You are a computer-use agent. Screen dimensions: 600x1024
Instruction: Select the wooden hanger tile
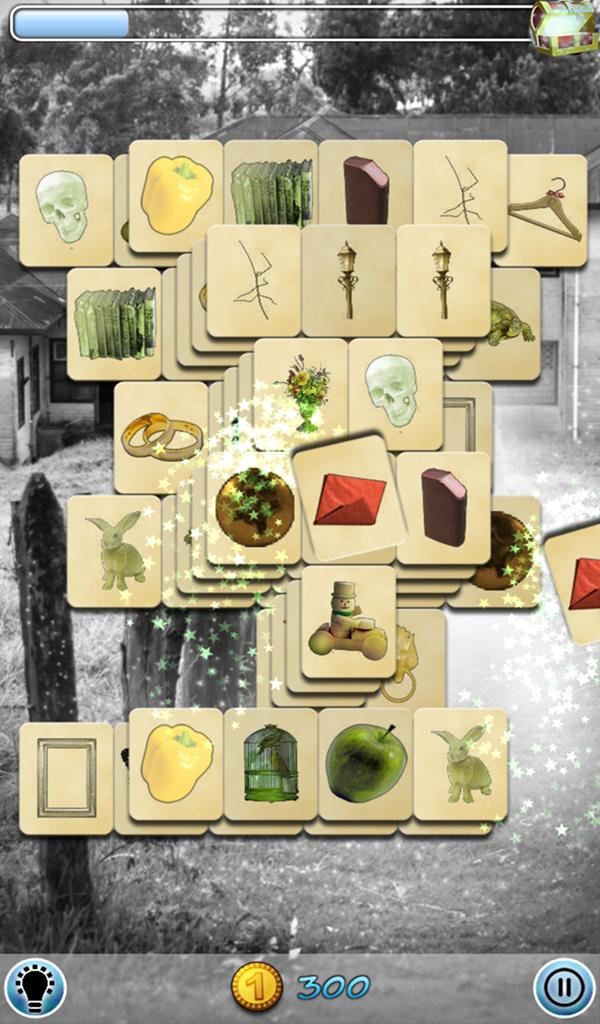coord(545,208)
